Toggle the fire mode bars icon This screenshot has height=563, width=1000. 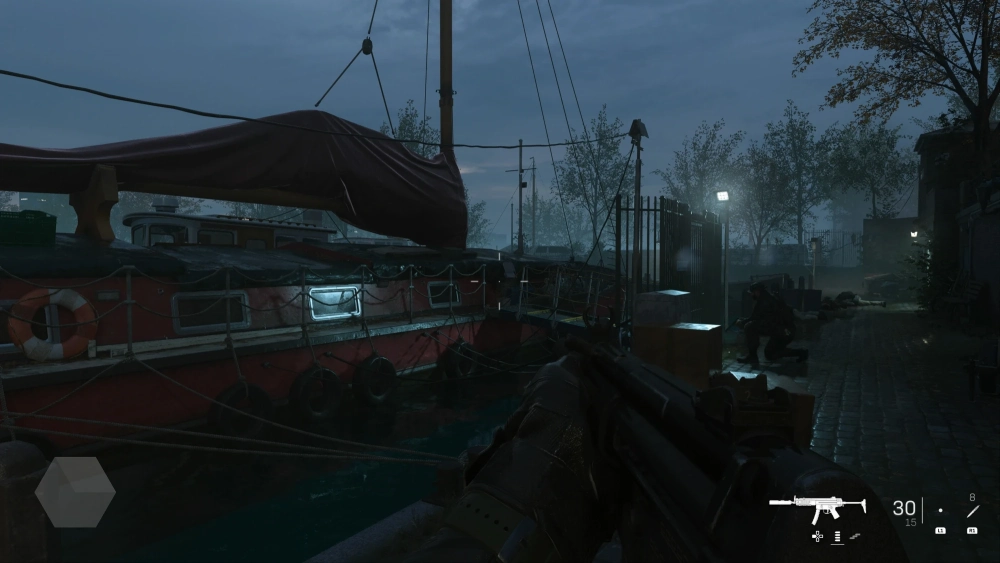pos(837,537)
